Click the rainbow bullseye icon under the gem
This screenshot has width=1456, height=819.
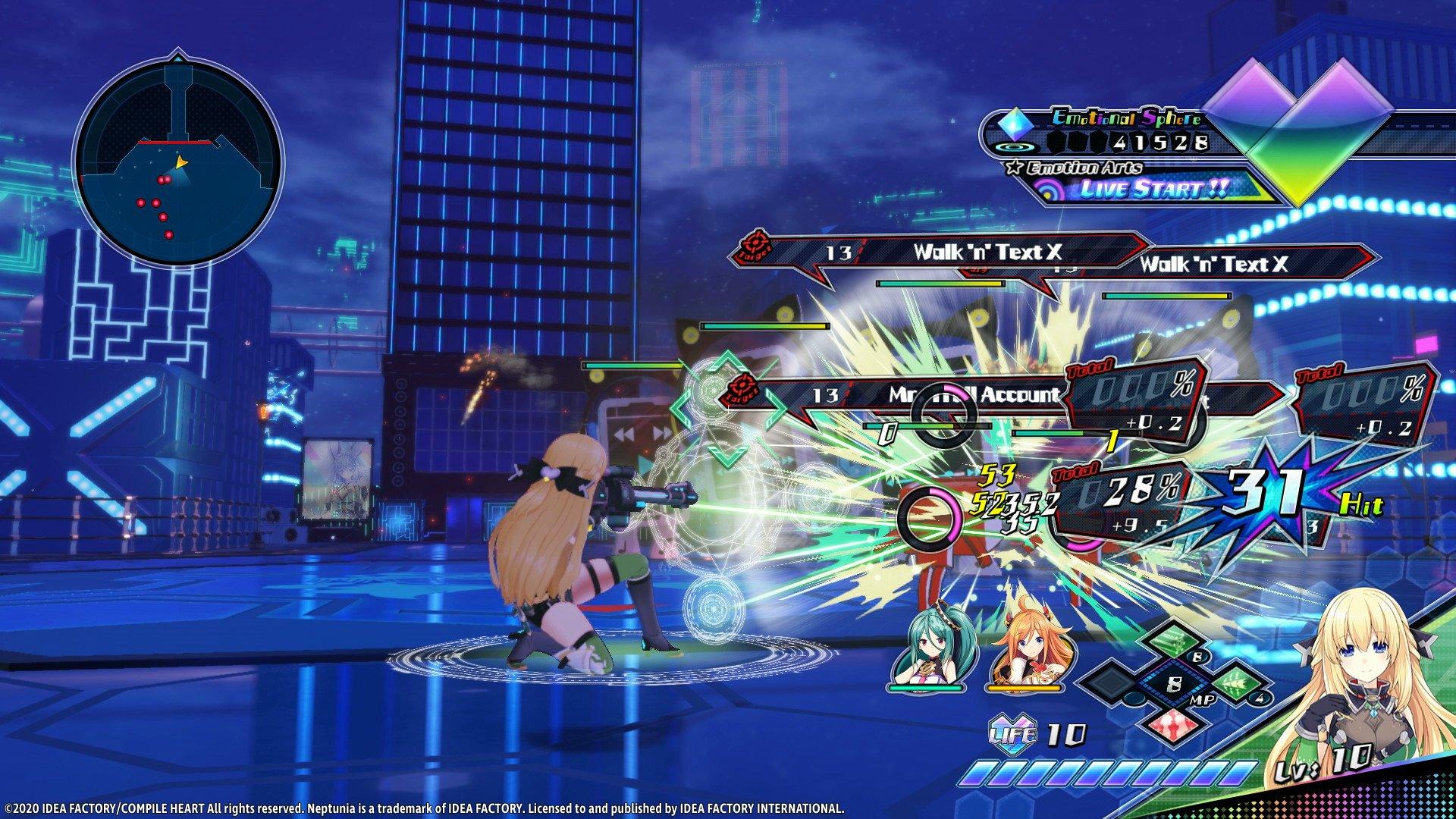[x=1014, y=147]
